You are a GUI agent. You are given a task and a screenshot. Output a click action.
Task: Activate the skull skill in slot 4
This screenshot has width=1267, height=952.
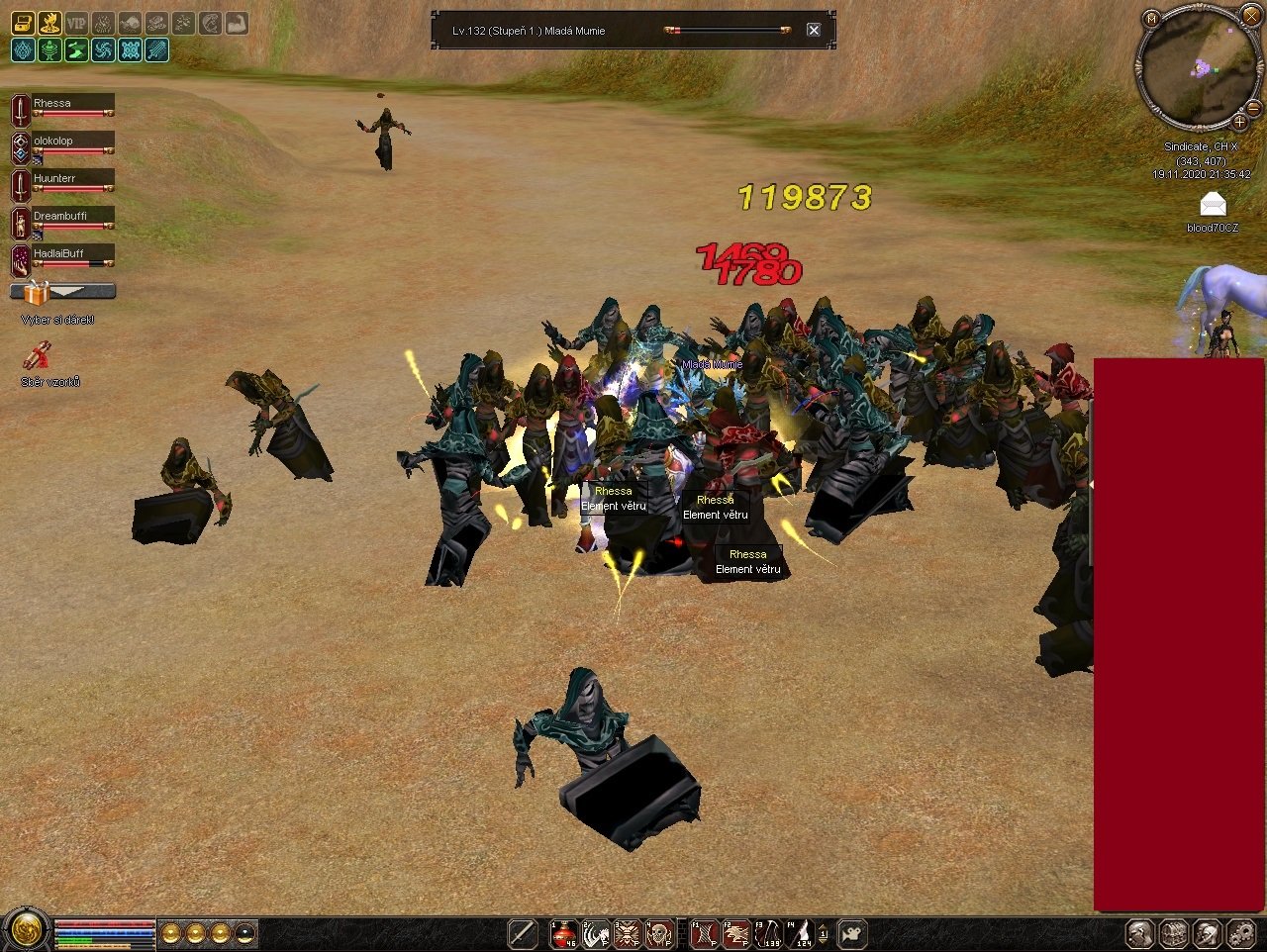click(x=659, y=933)
